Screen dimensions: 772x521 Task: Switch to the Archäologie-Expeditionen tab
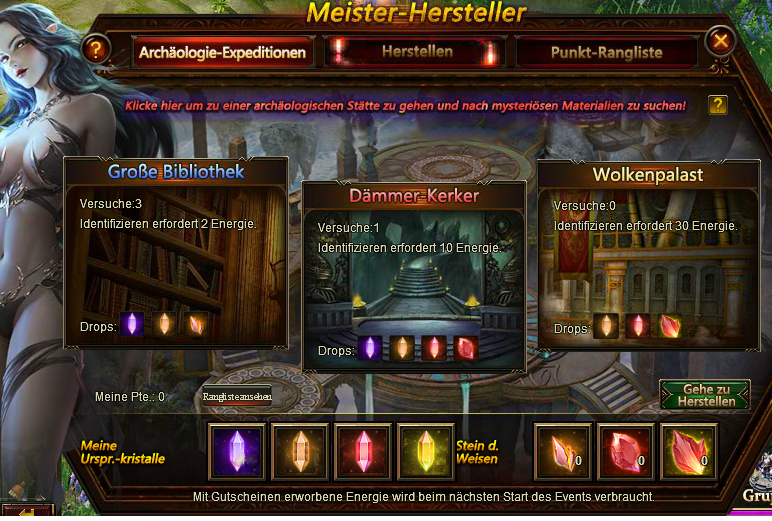click(x=222, y=52)
